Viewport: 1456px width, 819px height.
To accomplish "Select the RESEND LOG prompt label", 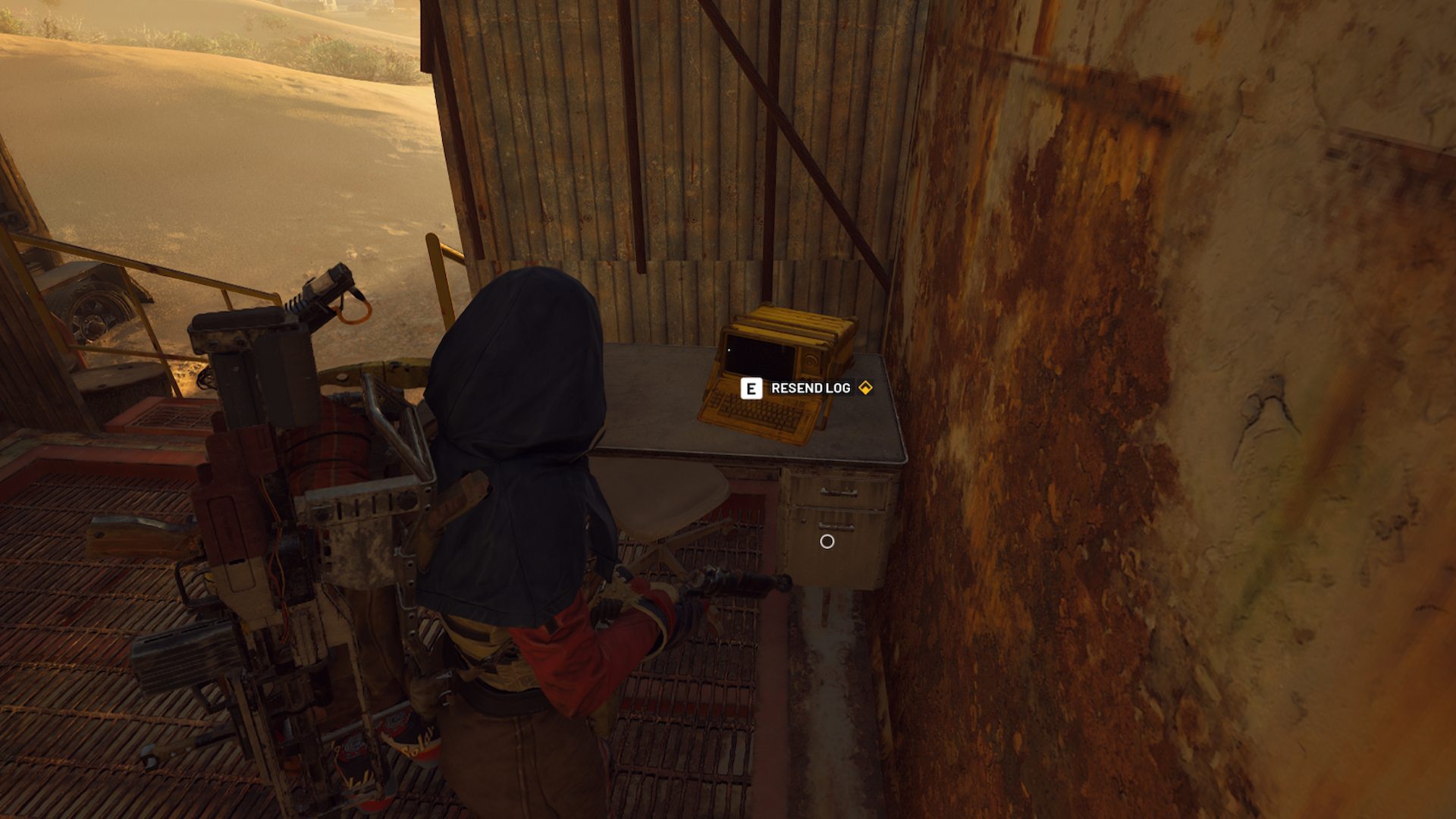I will point(810,387).
